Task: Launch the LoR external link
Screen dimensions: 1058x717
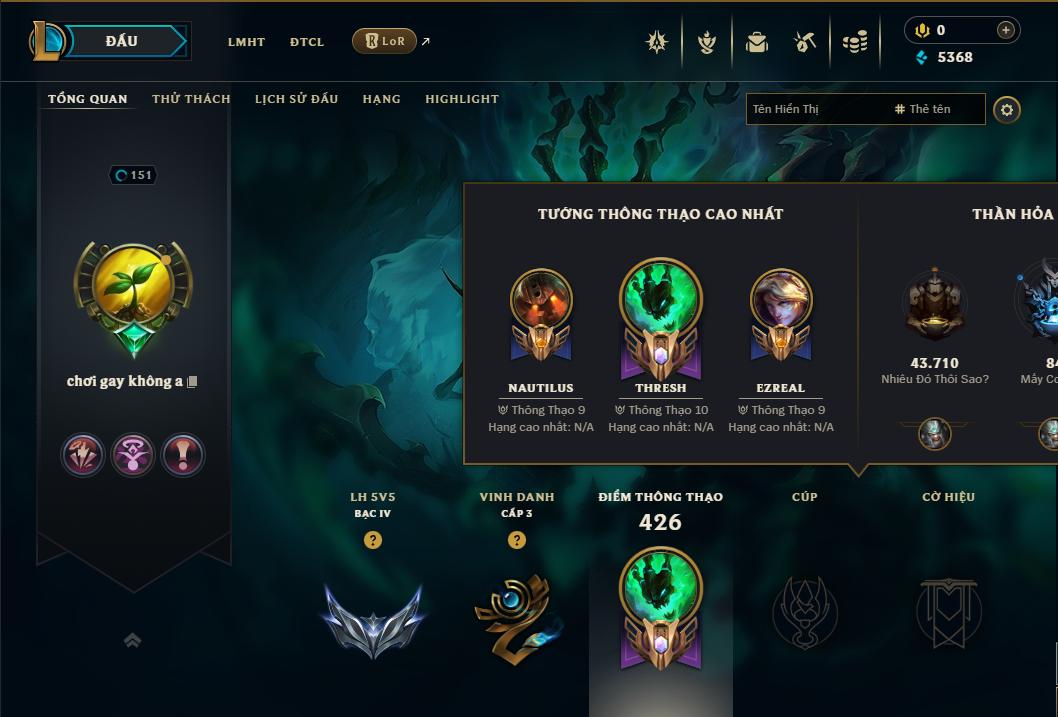Action: point(385,41)
